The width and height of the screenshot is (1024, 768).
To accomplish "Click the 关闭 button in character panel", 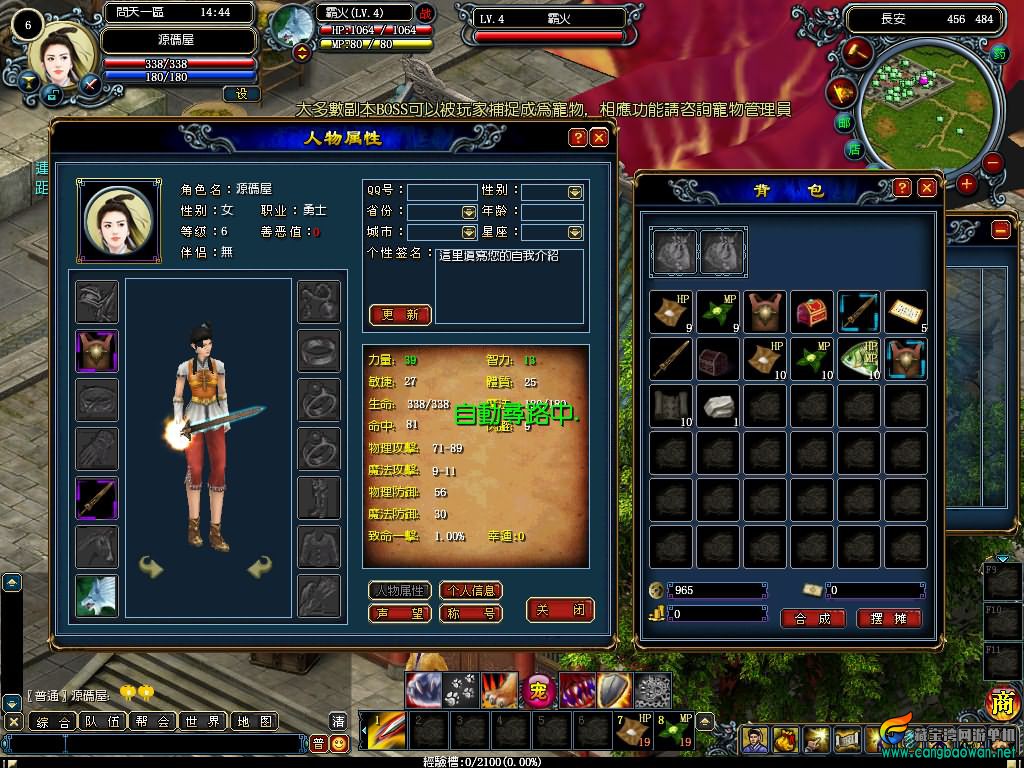I will pos(560,610).
